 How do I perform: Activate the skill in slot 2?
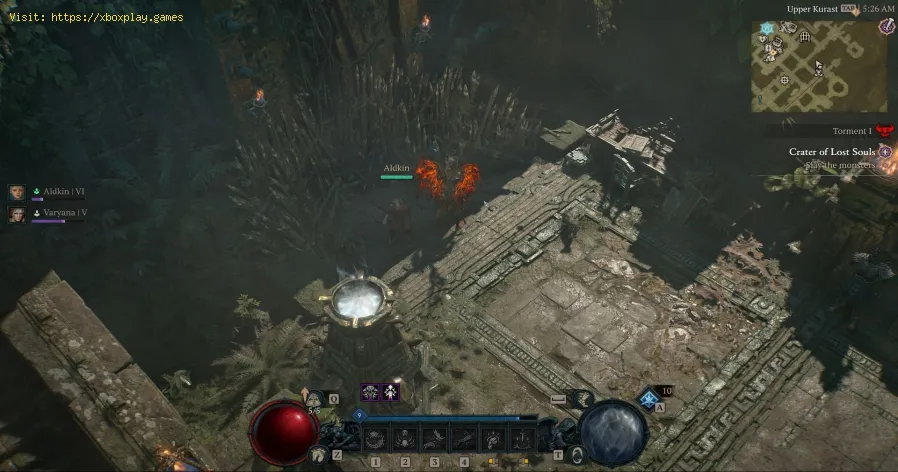[405, 438]
